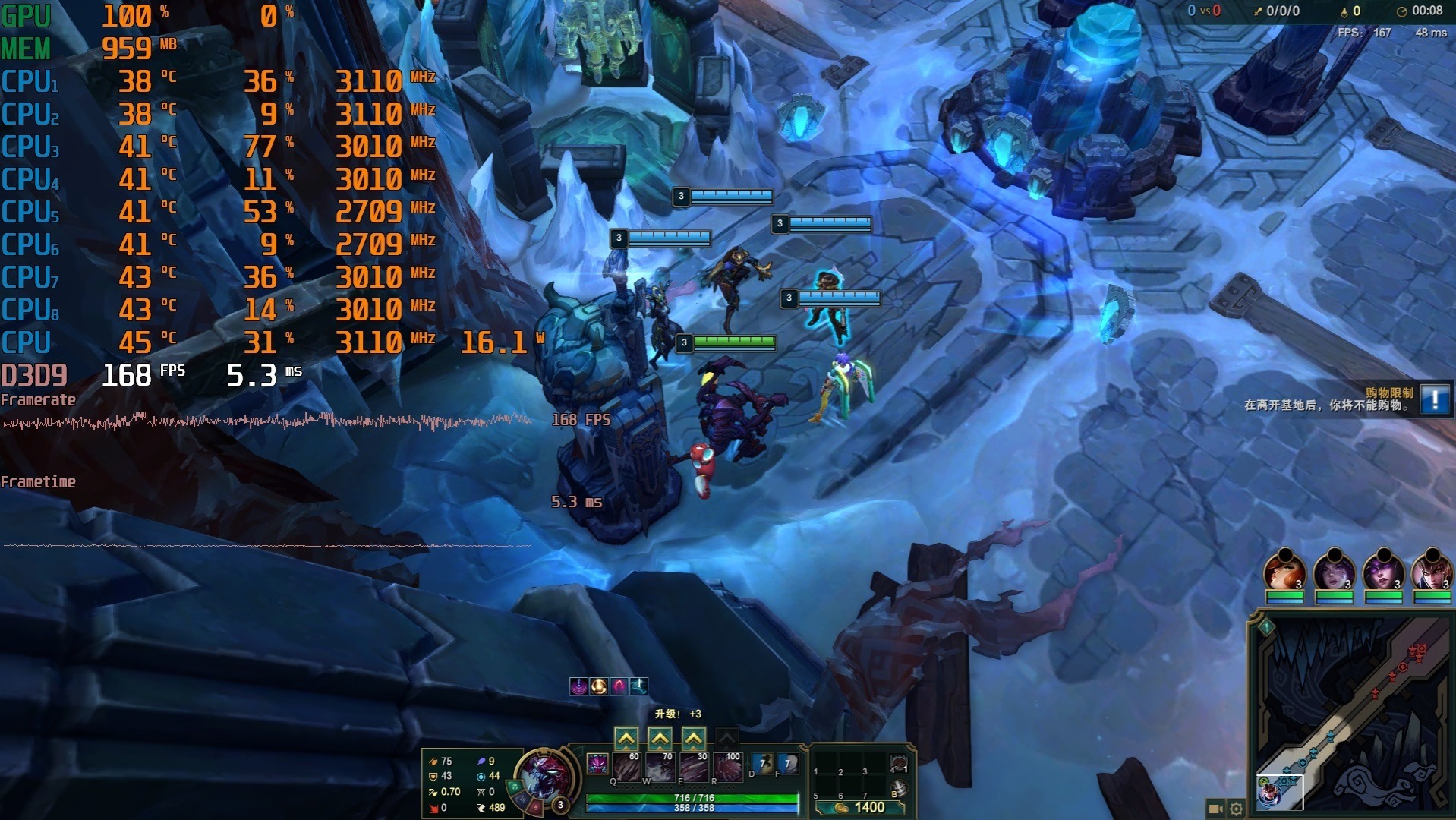The height and width of the screenshot is (820, 1456).
Task: Click the green helmet stats button by the portrait
Action: [x=515, y=787]
